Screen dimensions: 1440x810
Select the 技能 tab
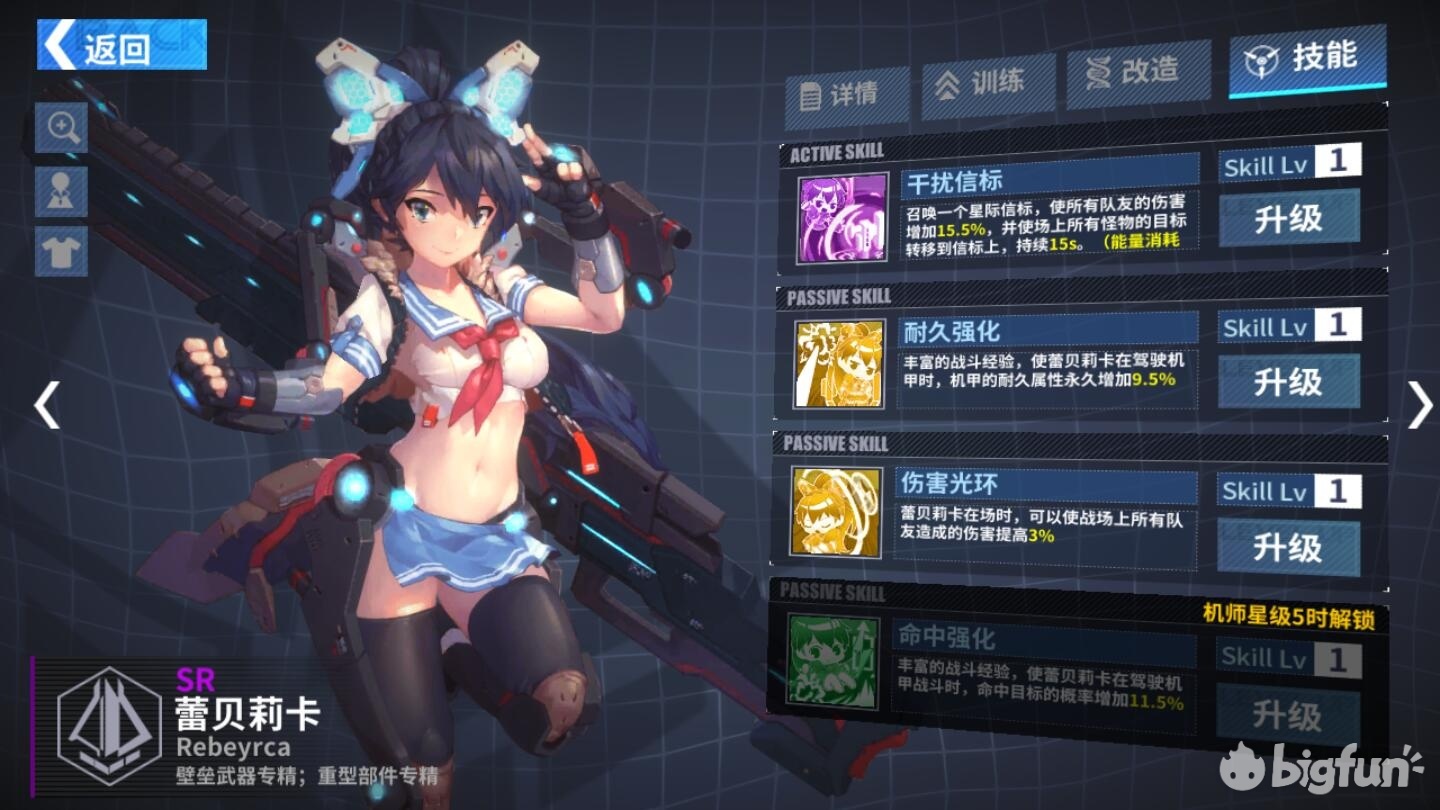pyautogui.click(x=1306, y=60)
